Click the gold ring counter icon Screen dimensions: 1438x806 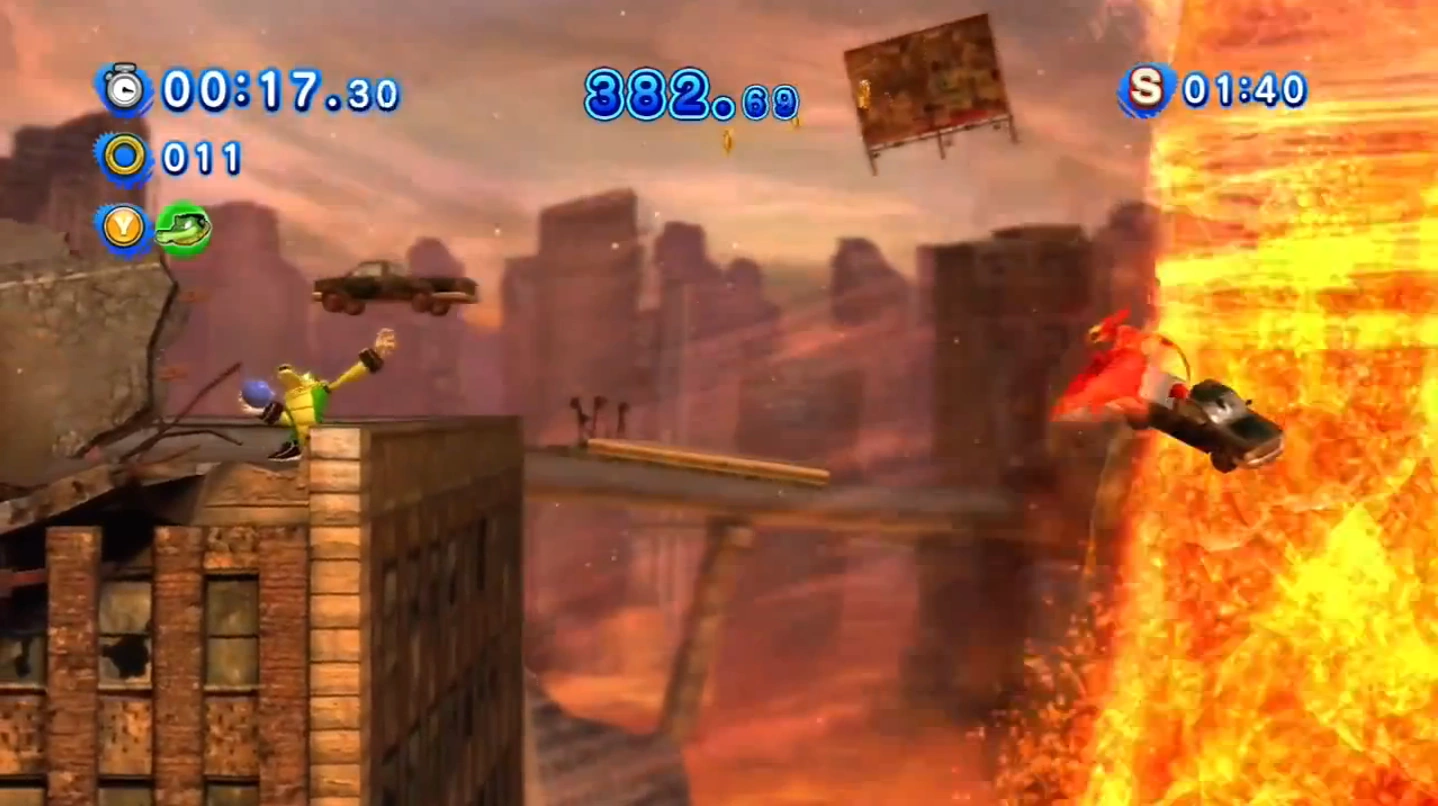(124, 158)
